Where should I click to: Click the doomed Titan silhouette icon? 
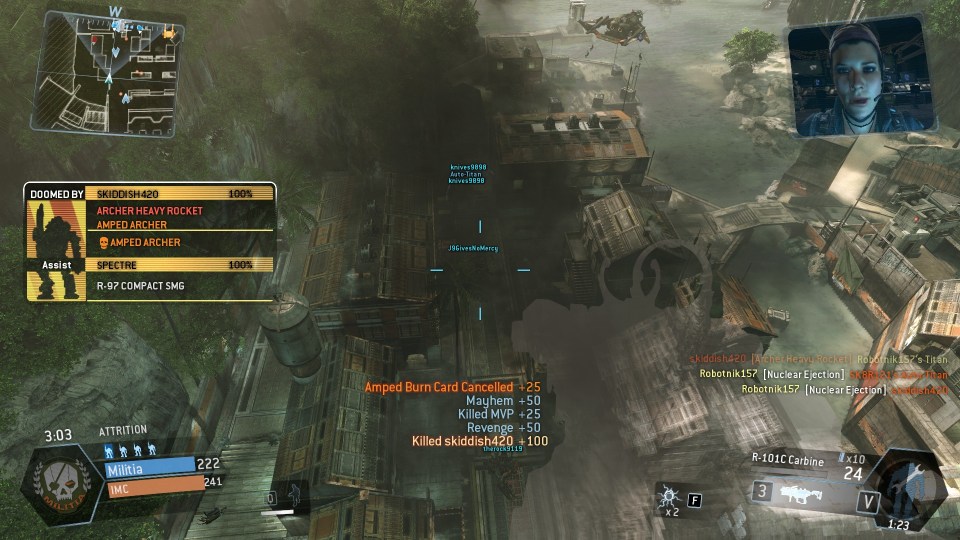[x=48, y=250]
